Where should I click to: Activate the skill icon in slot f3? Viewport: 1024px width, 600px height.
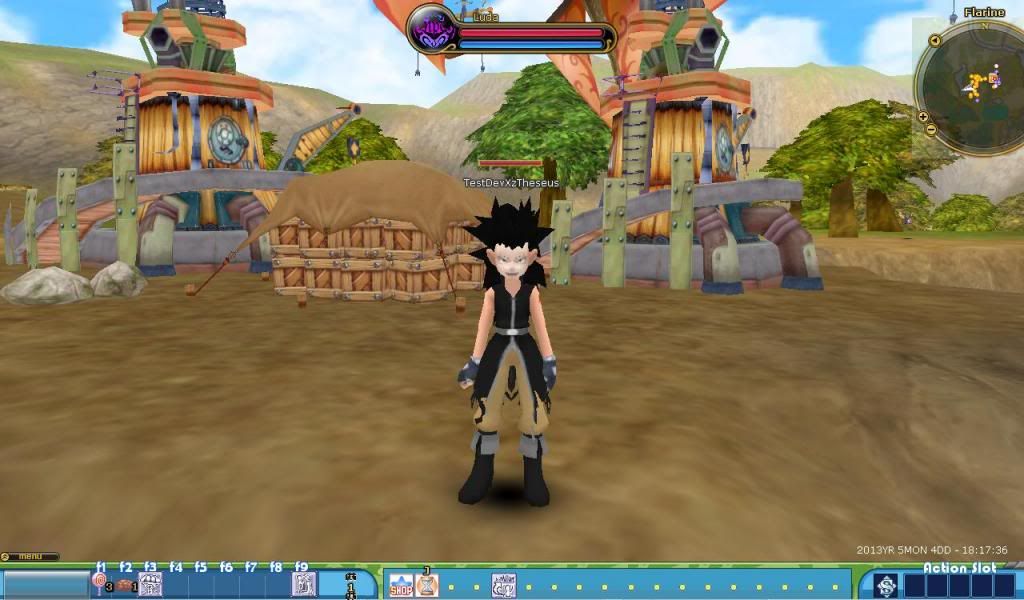click(150, 584)
